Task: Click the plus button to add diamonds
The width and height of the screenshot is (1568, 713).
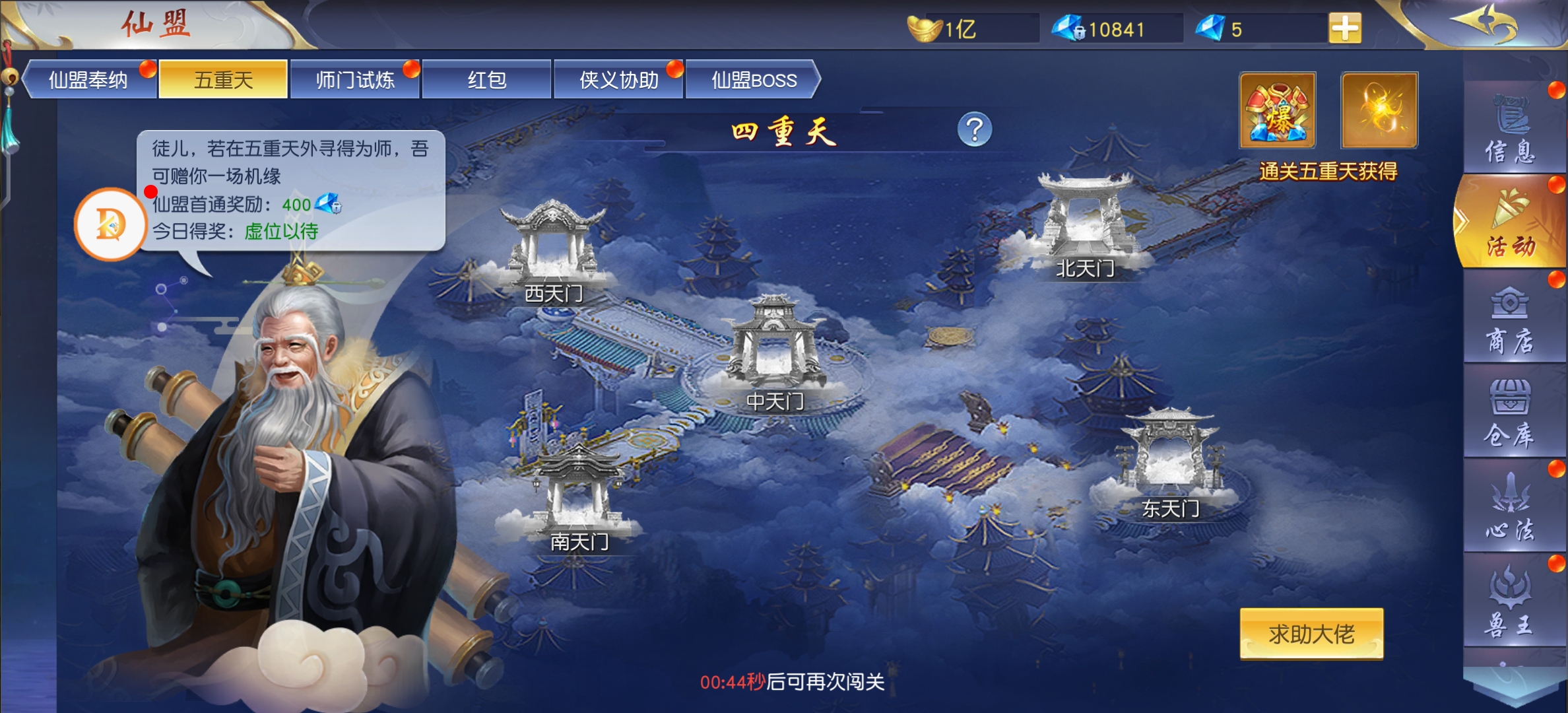Action: 1345,29
